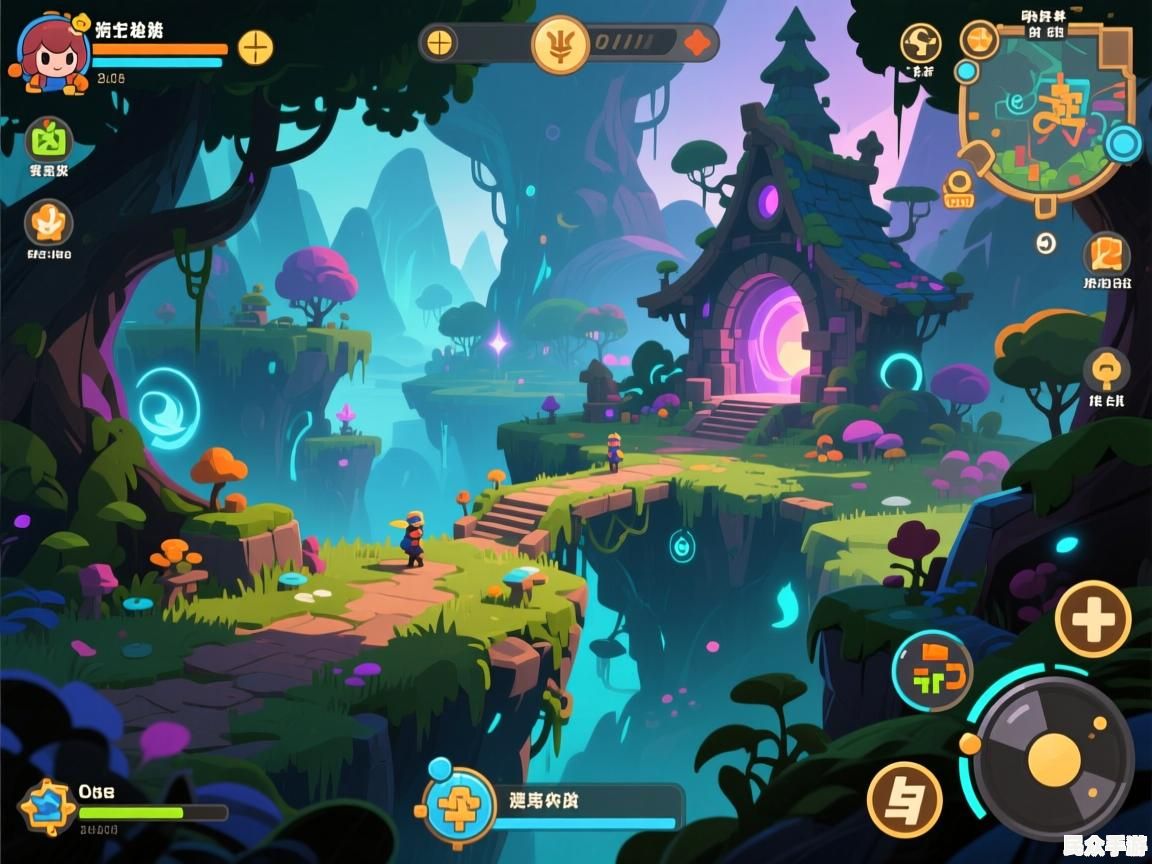This screenshot has width=1152, height=864.
Task: Tap the brown action button with white glyph
Action: coord(904,798)
